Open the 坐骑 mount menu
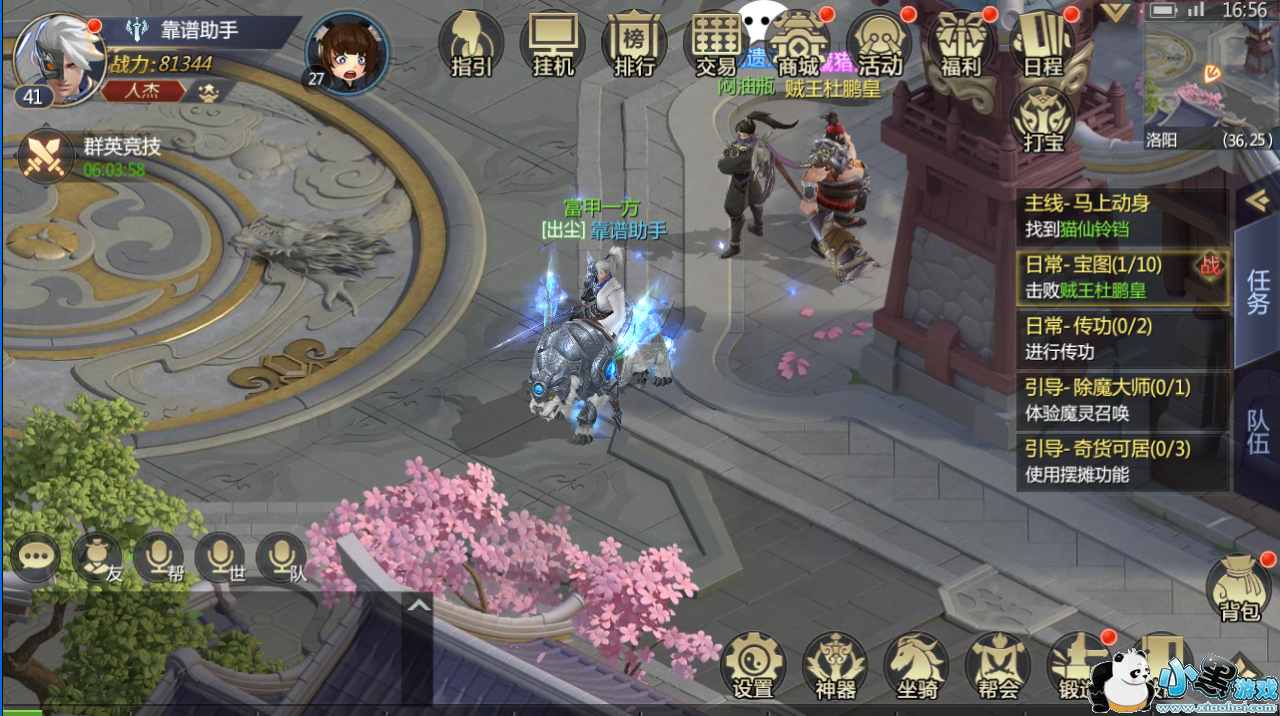 tap(916, 665)
